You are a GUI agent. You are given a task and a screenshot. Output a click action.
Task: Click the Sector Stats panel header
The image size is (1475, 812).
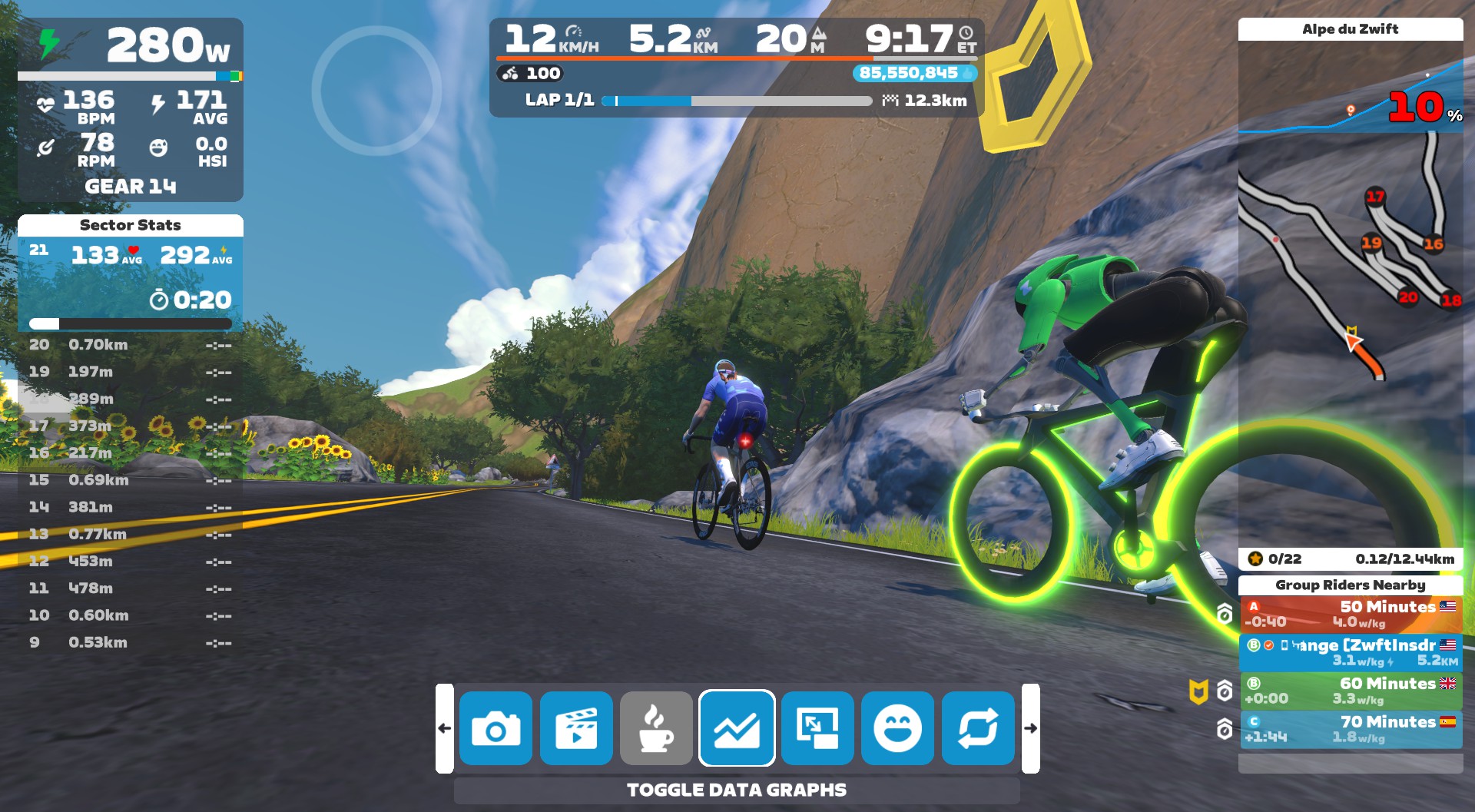pos(130,225)
